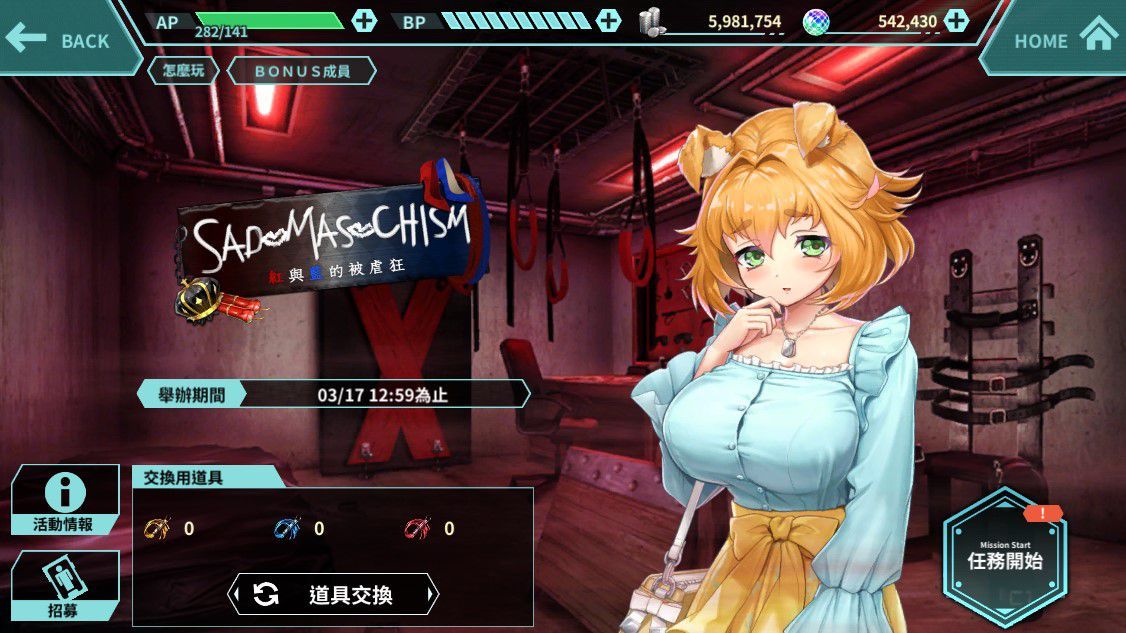This screenshot has height=633, width=1126.
Task: Show the BONUS成員 member list
Action: click(x=302, y=71)
